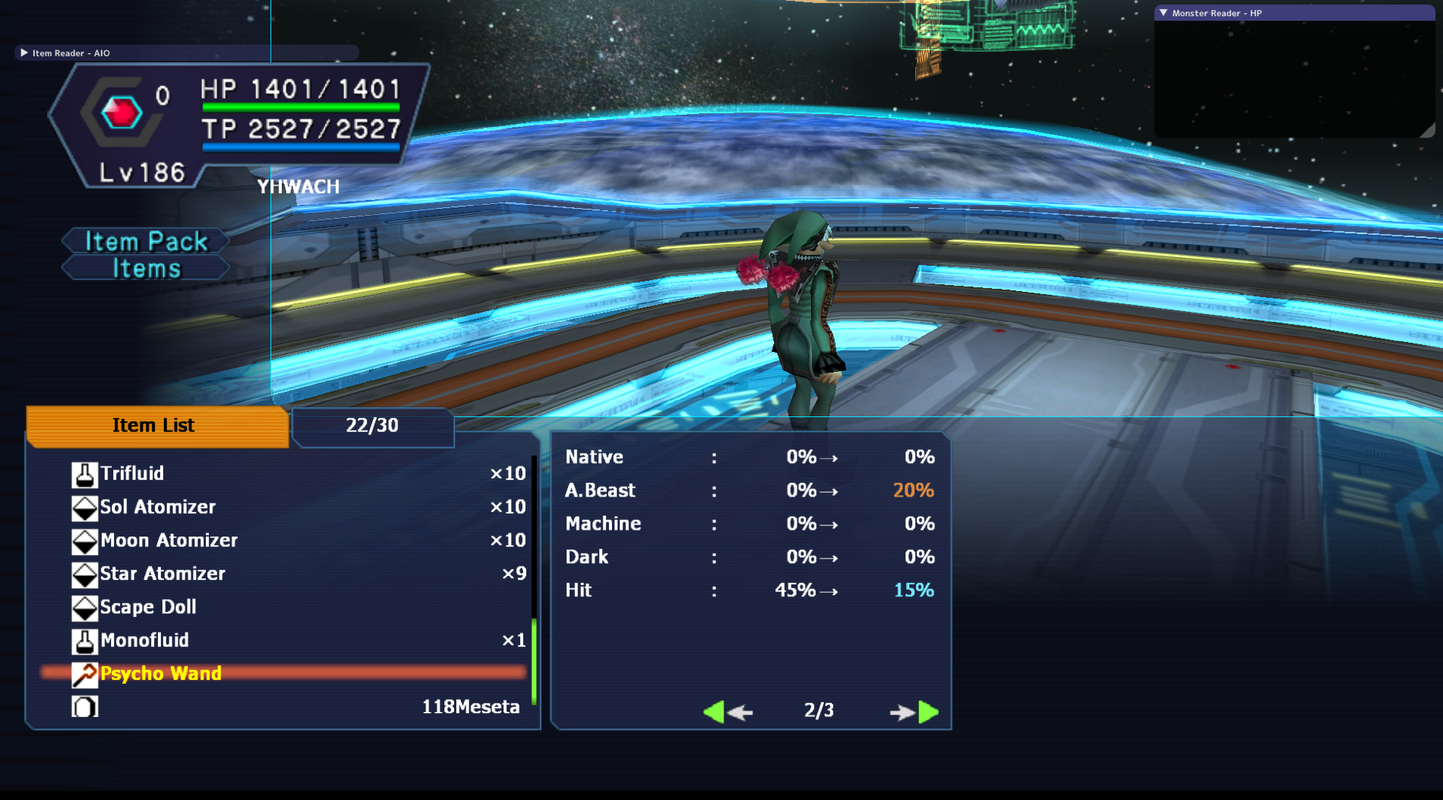This screenshot has height=800, width=1443.
Task: Click the Meseta row
Action: 300,707
